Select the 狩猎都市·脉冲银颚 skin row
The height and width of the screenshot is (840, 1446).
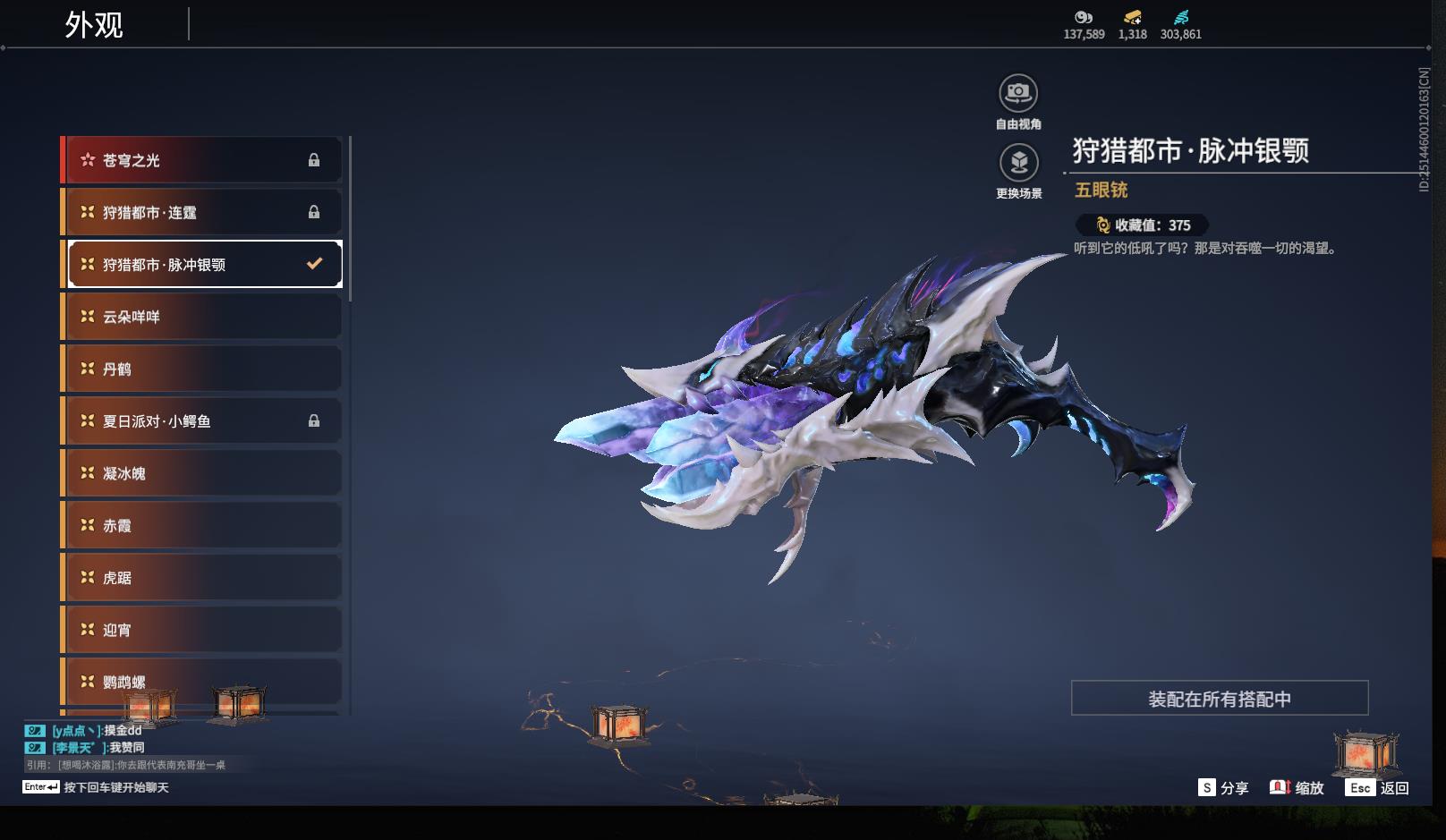pyautogui.click(x=203, y=264)
